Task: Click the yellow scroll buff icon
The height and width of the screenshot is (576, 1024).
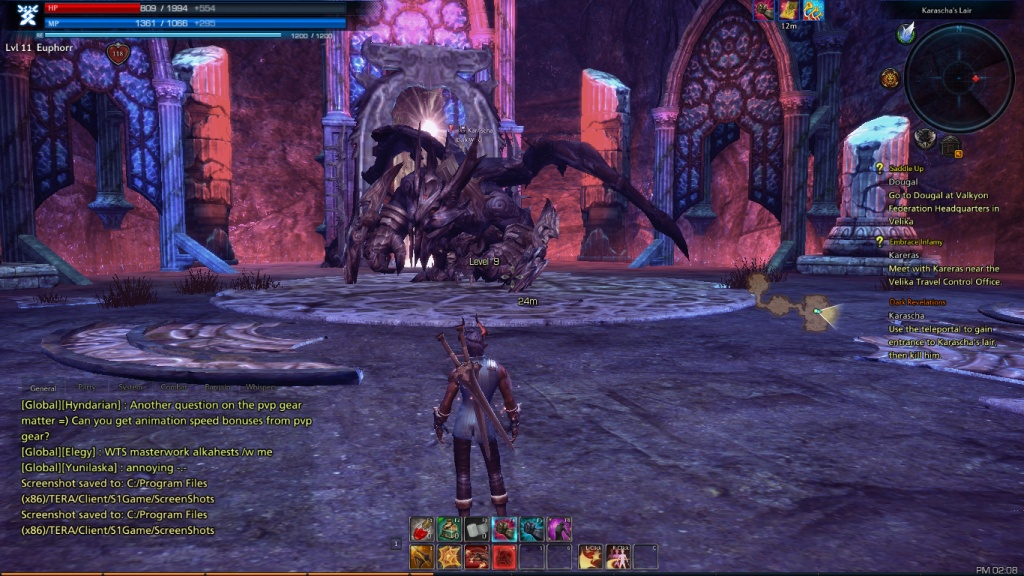Action: pos(789,10)
